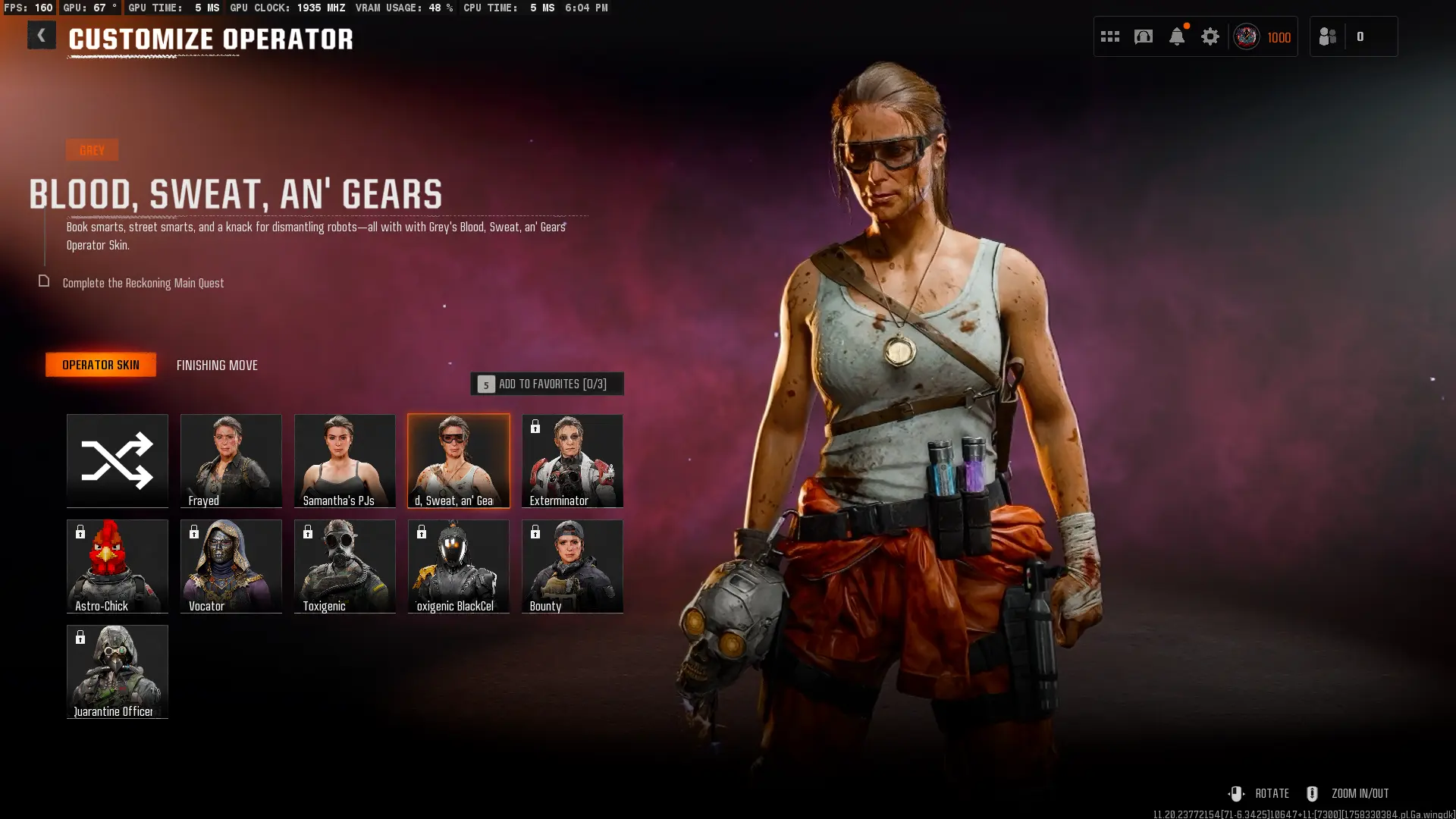The image size is (1456, 819).
Task: Switch to the Finishing Move tab
Action: 217,366
